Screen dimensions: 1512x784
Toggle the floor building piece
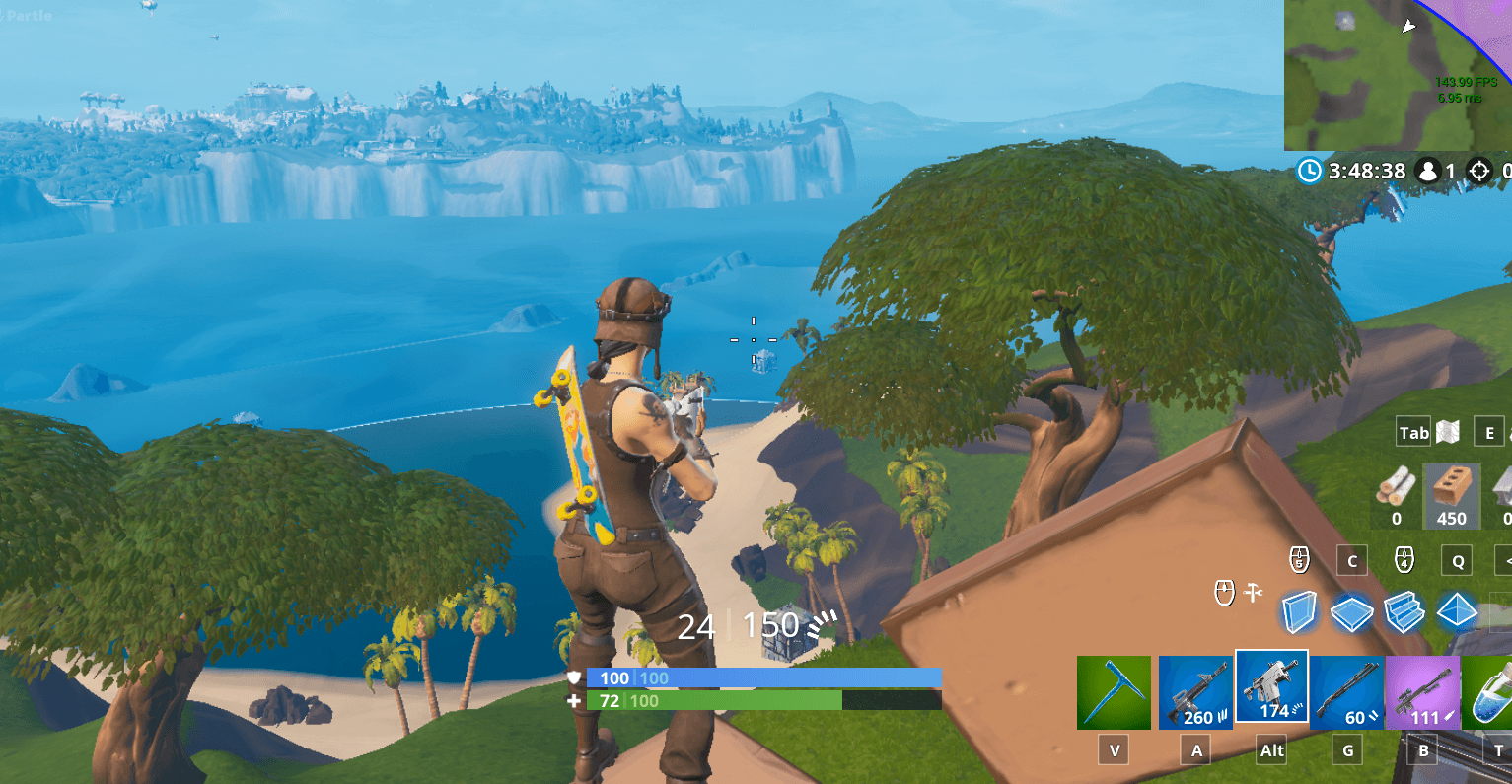pyautogui.click(x=1352, y=612)
